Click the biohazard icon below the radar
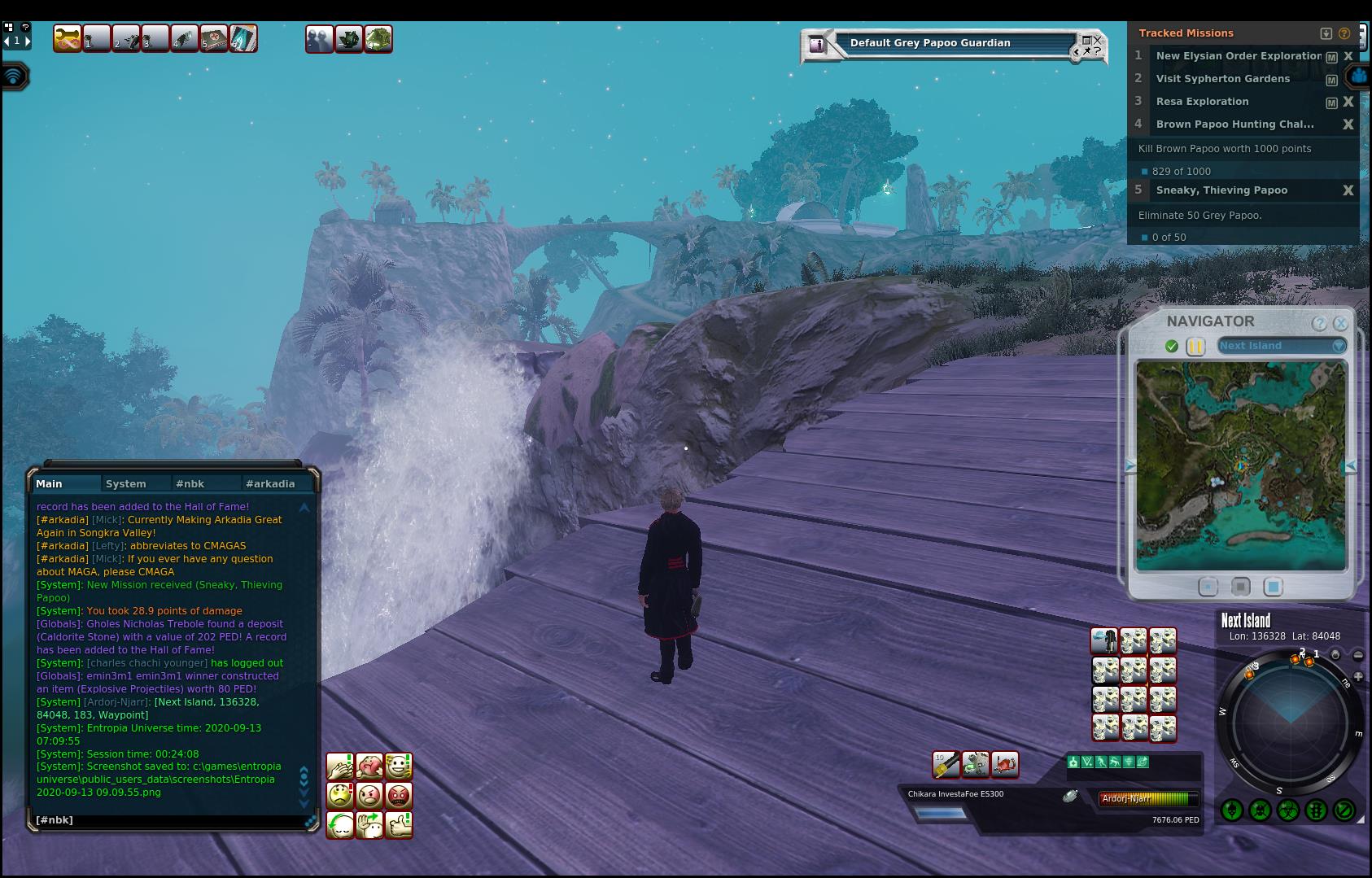This screenshot has width=1372, height=878. click(1287, 810)
